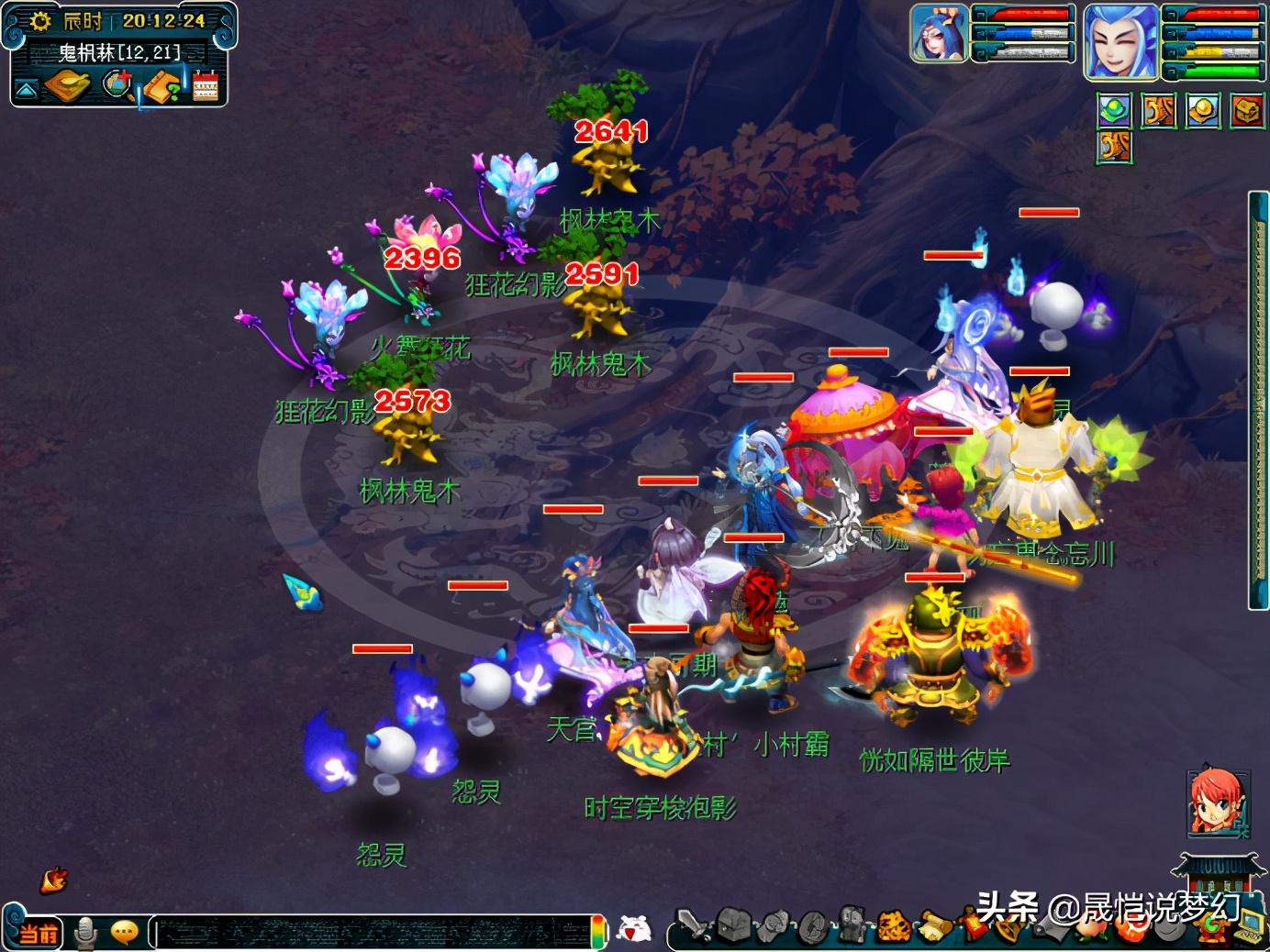Screen dimensions: 1270x952
Task: Click the chat text input box
Action: [367, 933]
